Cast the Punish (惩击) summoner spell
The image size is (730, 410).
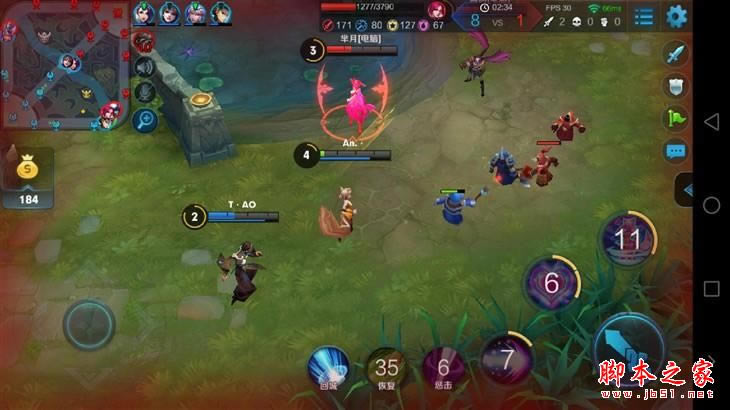443,367
